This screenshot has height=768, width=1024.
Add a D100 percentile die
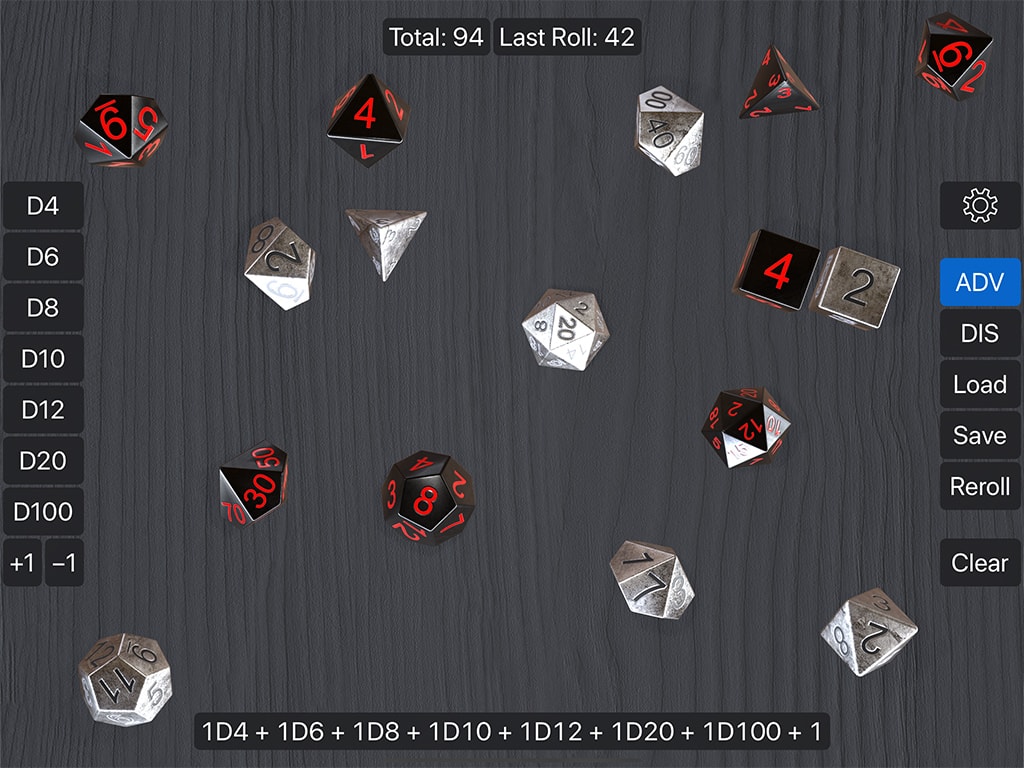tap(43, 512)
